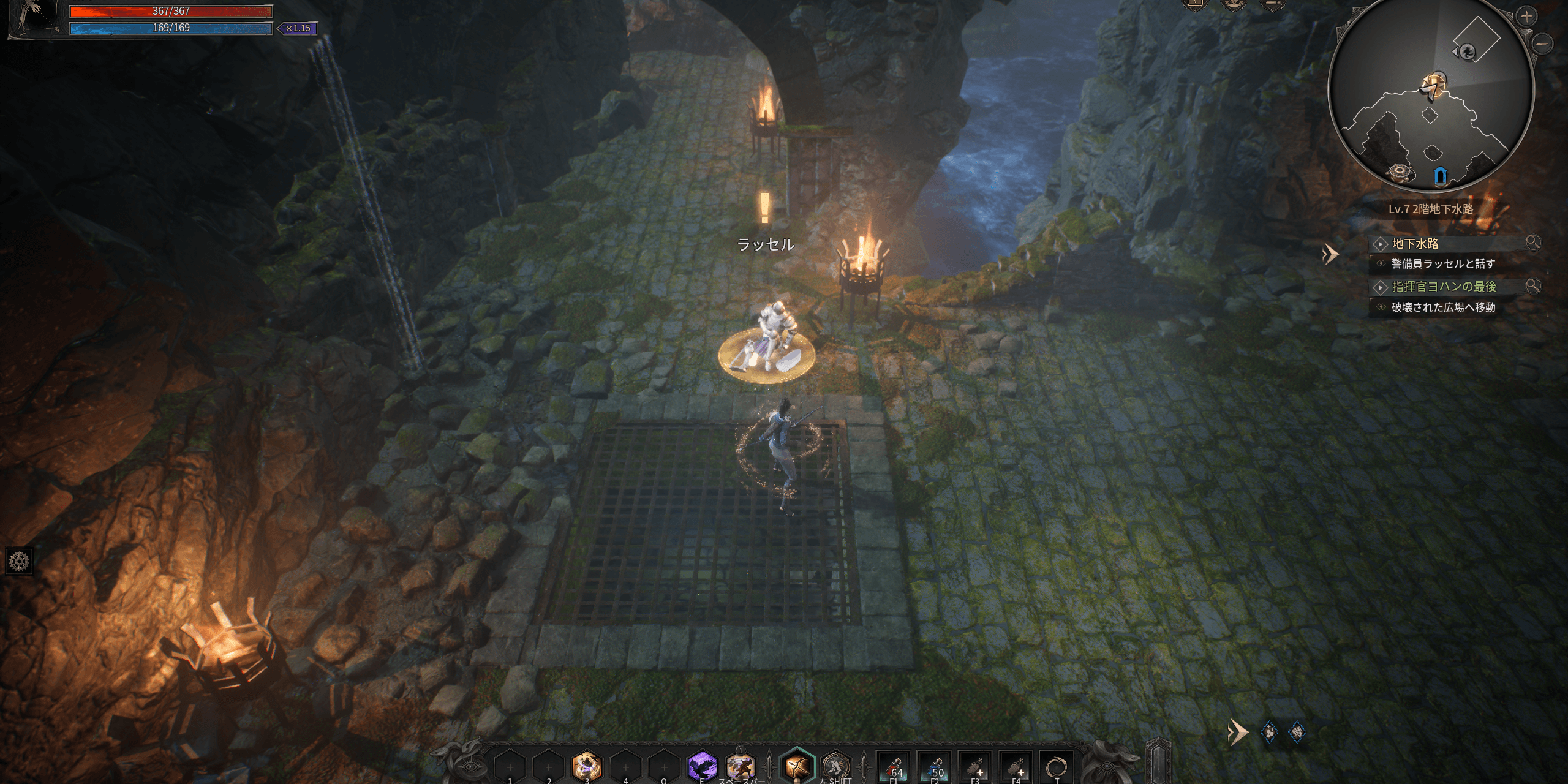Zoom in the minimap with plus button

(1526, 17)
